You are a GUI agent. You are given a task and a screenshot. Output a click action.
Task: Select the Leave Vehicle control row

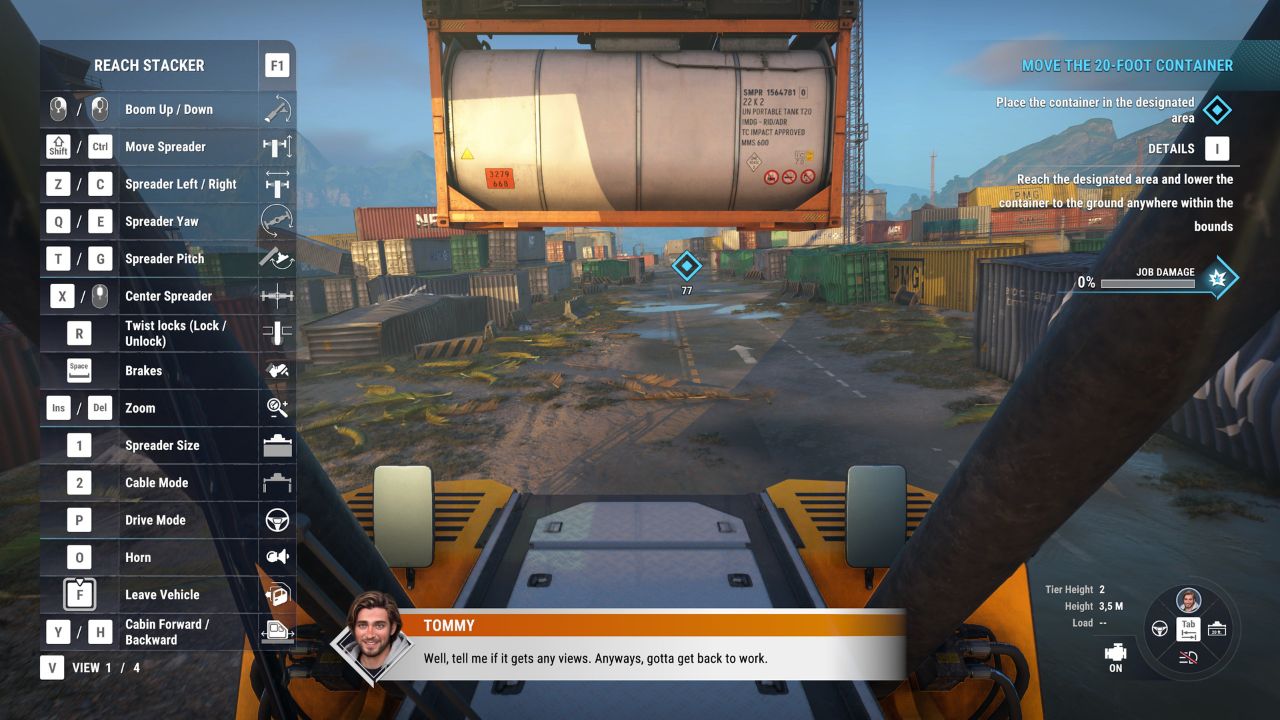(x=168, y=595)
